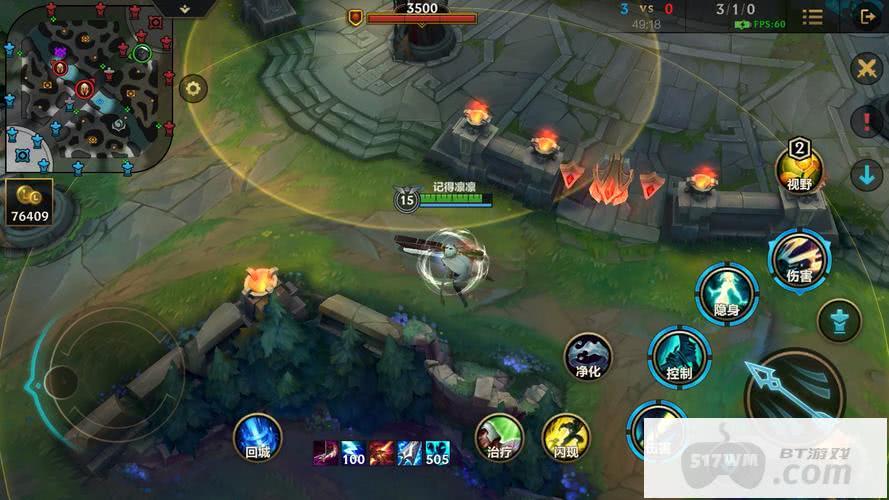Send the crossed swords attack signal
Screen dimensions: 889x500
865,69
